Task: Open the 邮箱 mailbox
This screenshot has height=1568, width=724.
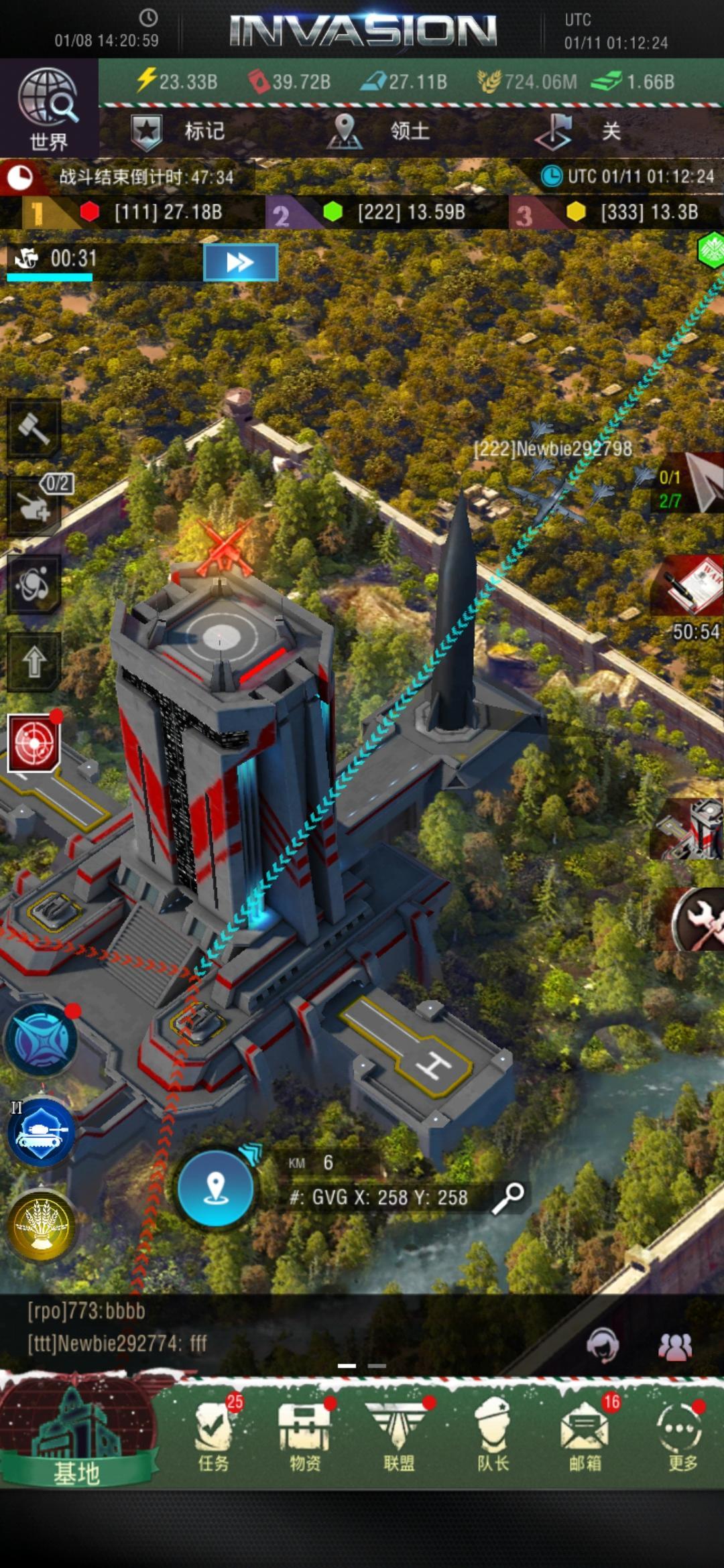Action: (585, 1434)
